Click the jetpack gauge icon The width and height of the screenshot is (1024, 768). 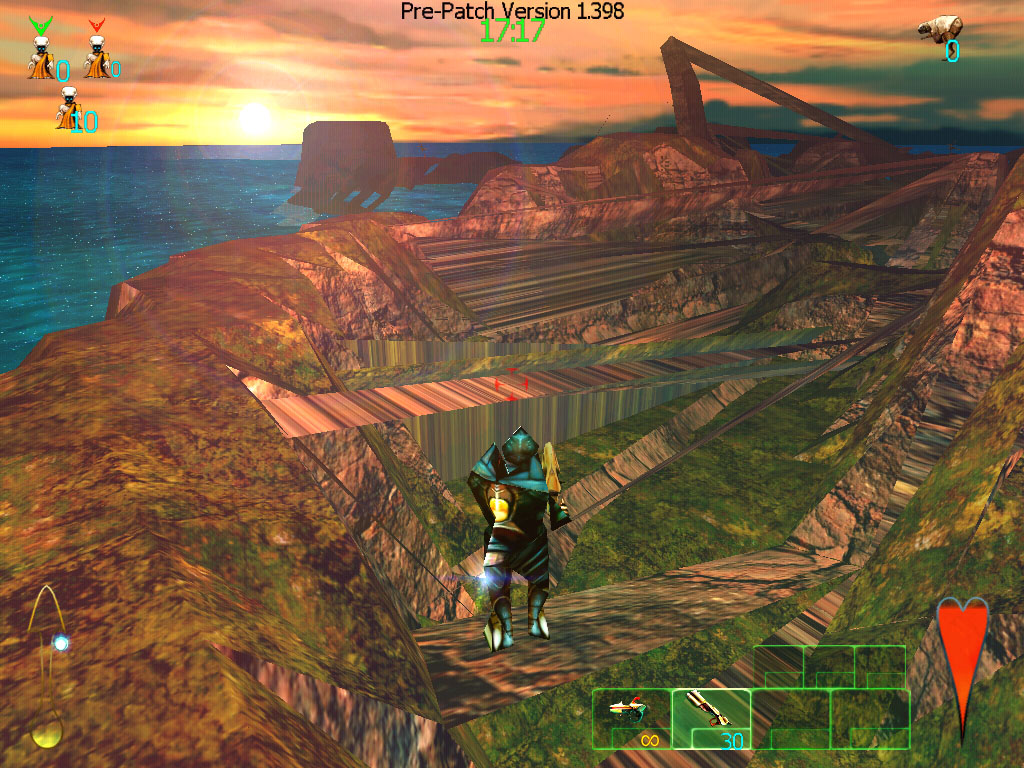48,665
